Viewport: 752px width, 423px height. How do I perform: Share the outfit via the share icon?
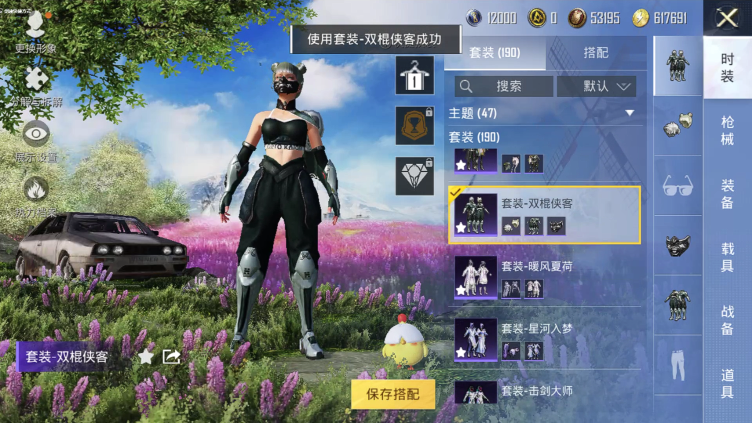[x=171, y=356]
